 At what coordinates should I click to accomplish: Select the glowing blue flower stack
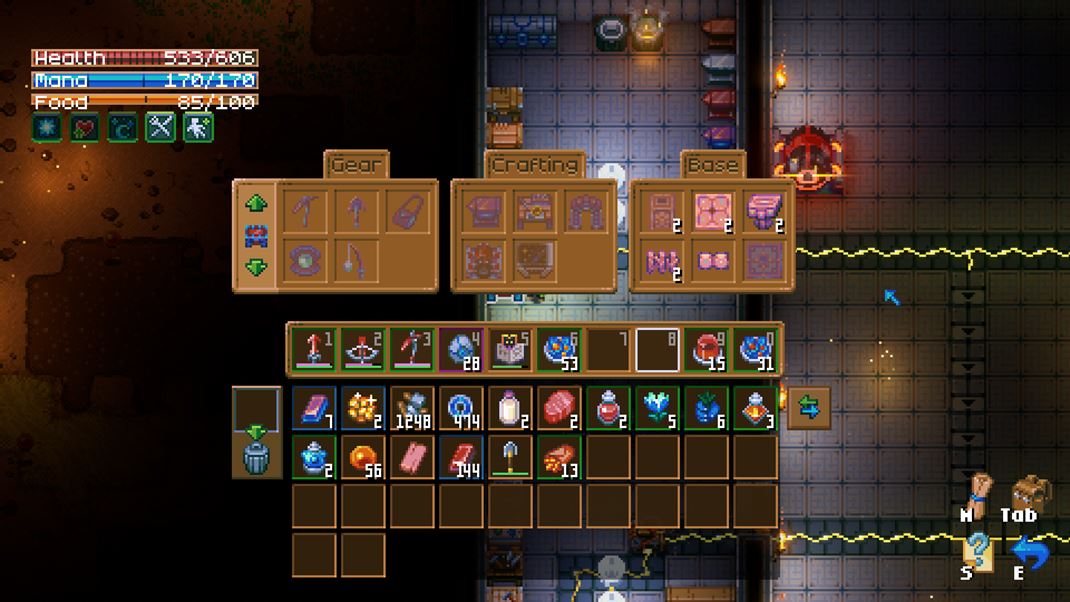657,408
